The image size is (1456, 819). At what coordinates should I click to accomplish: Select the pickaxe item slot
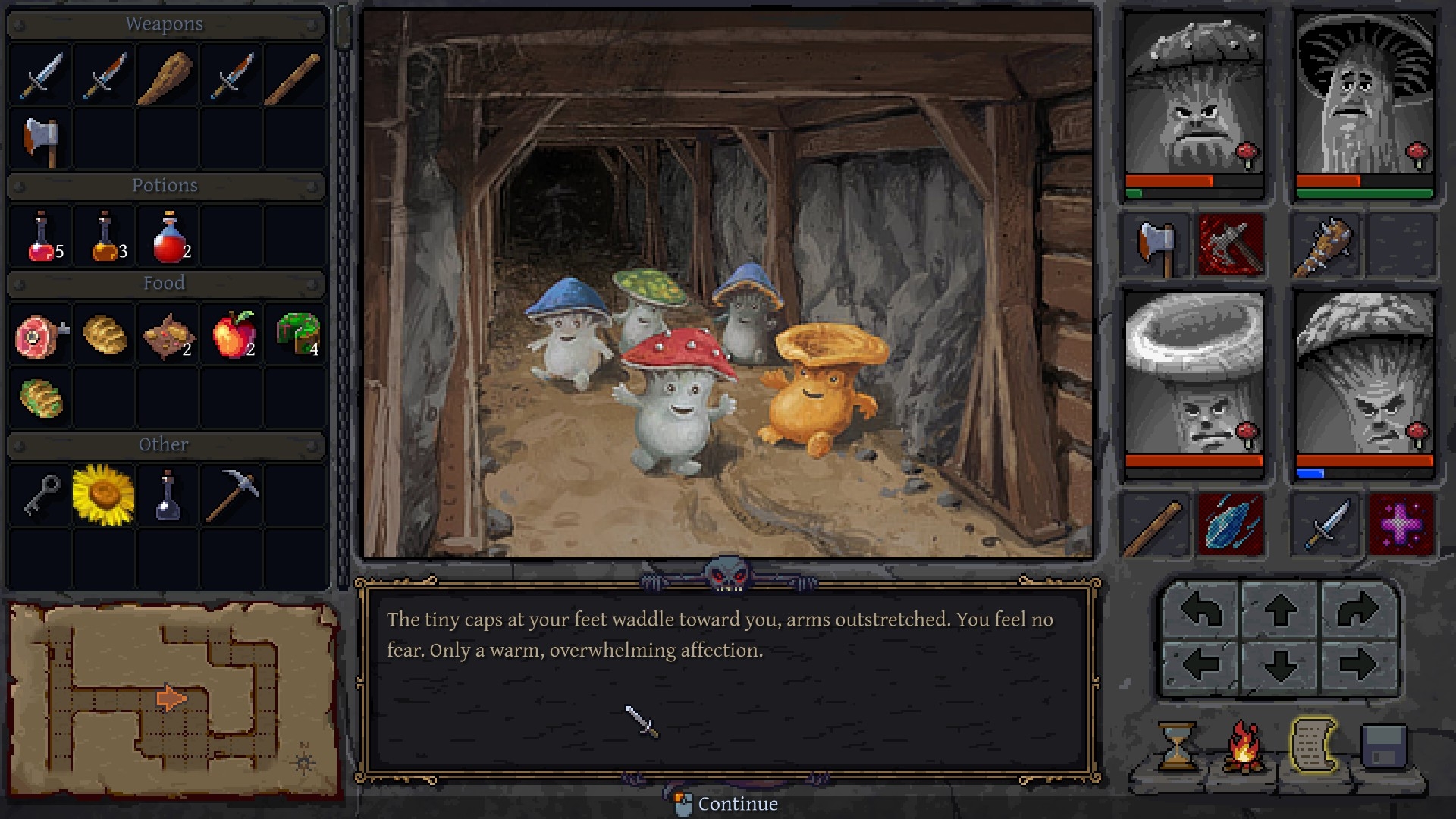pos(231,495)
